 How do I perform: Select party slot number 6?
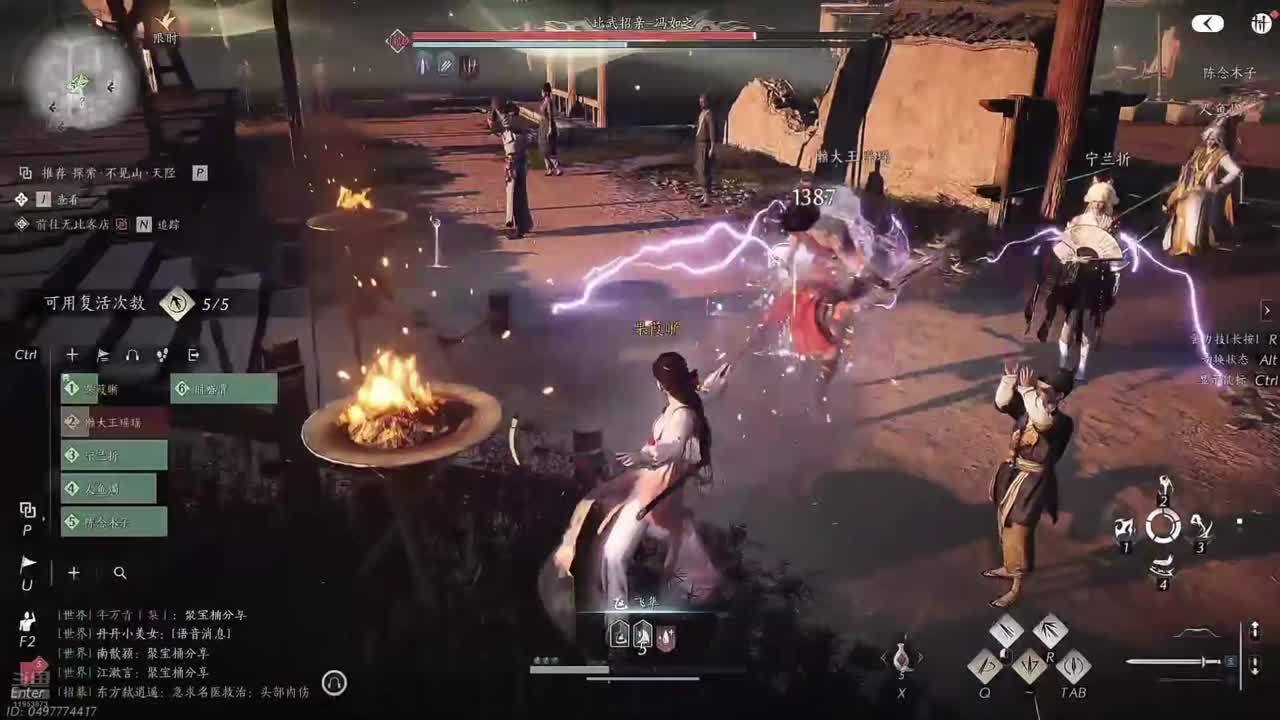224,388
